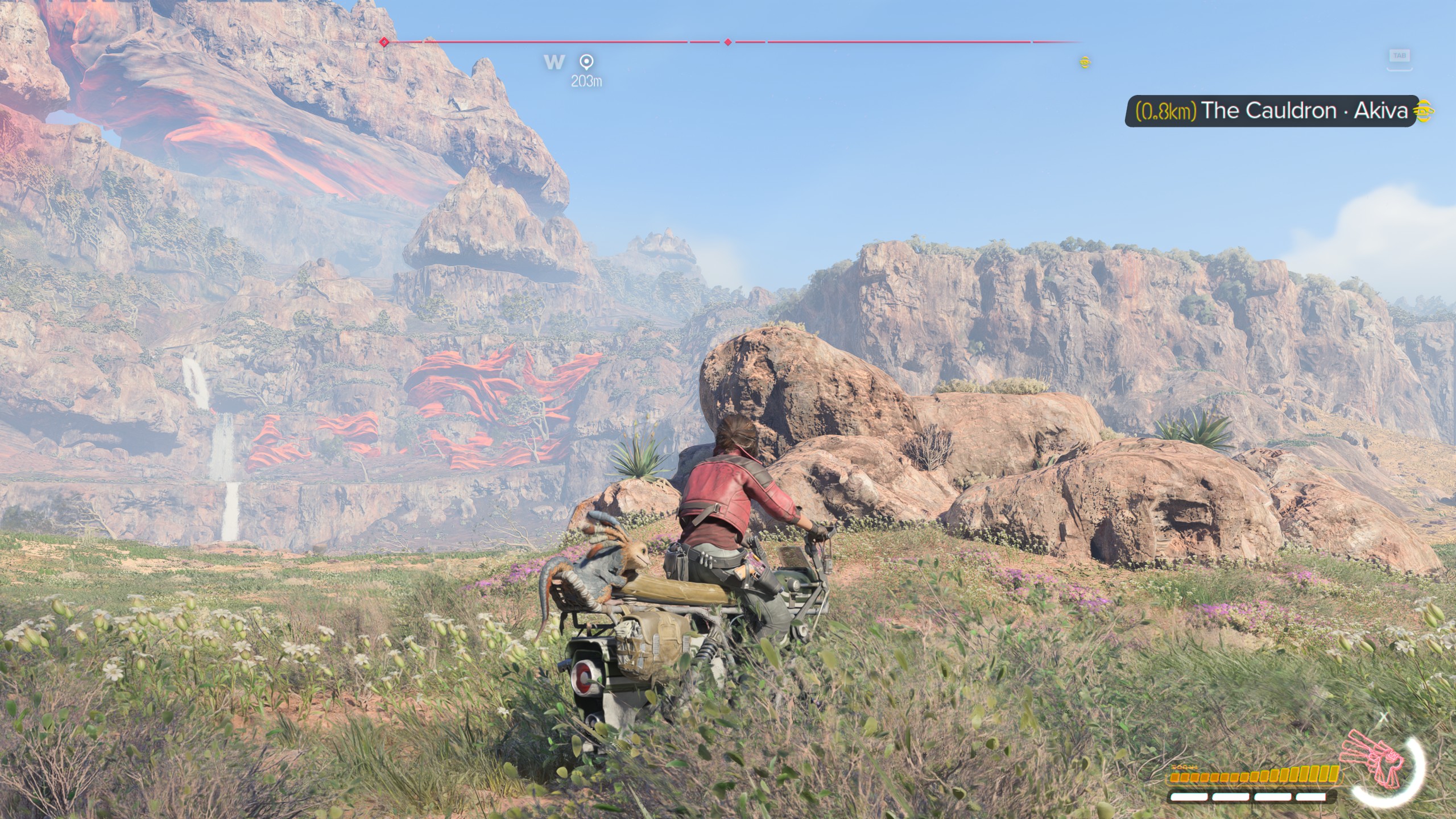Click the yellow objective marker on the compass
This screenshot has height=819, width=1456.
tap(1085, 62)
